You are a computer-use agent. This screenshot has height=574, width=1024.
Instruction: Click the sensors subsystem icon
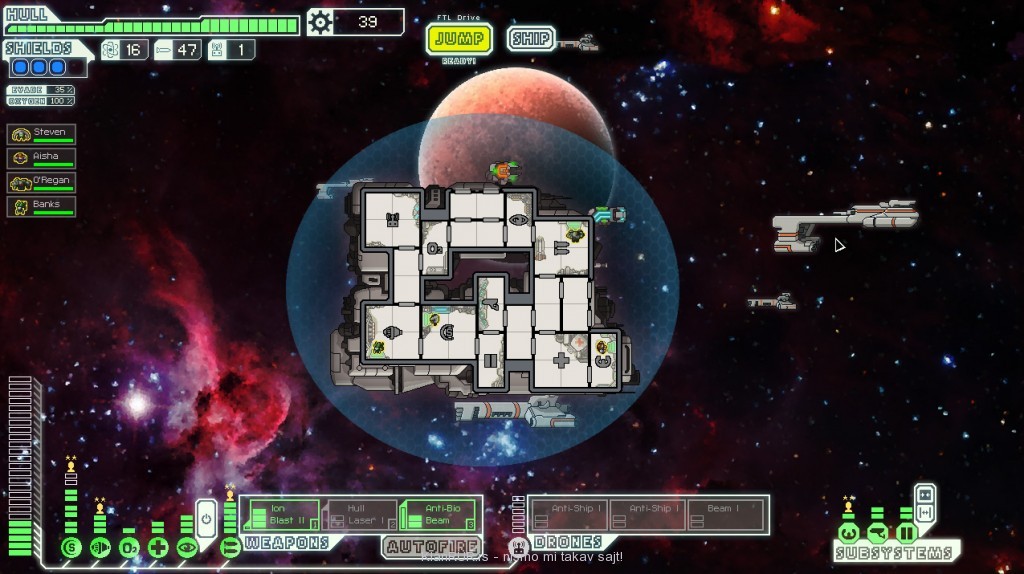pos(877,532)
